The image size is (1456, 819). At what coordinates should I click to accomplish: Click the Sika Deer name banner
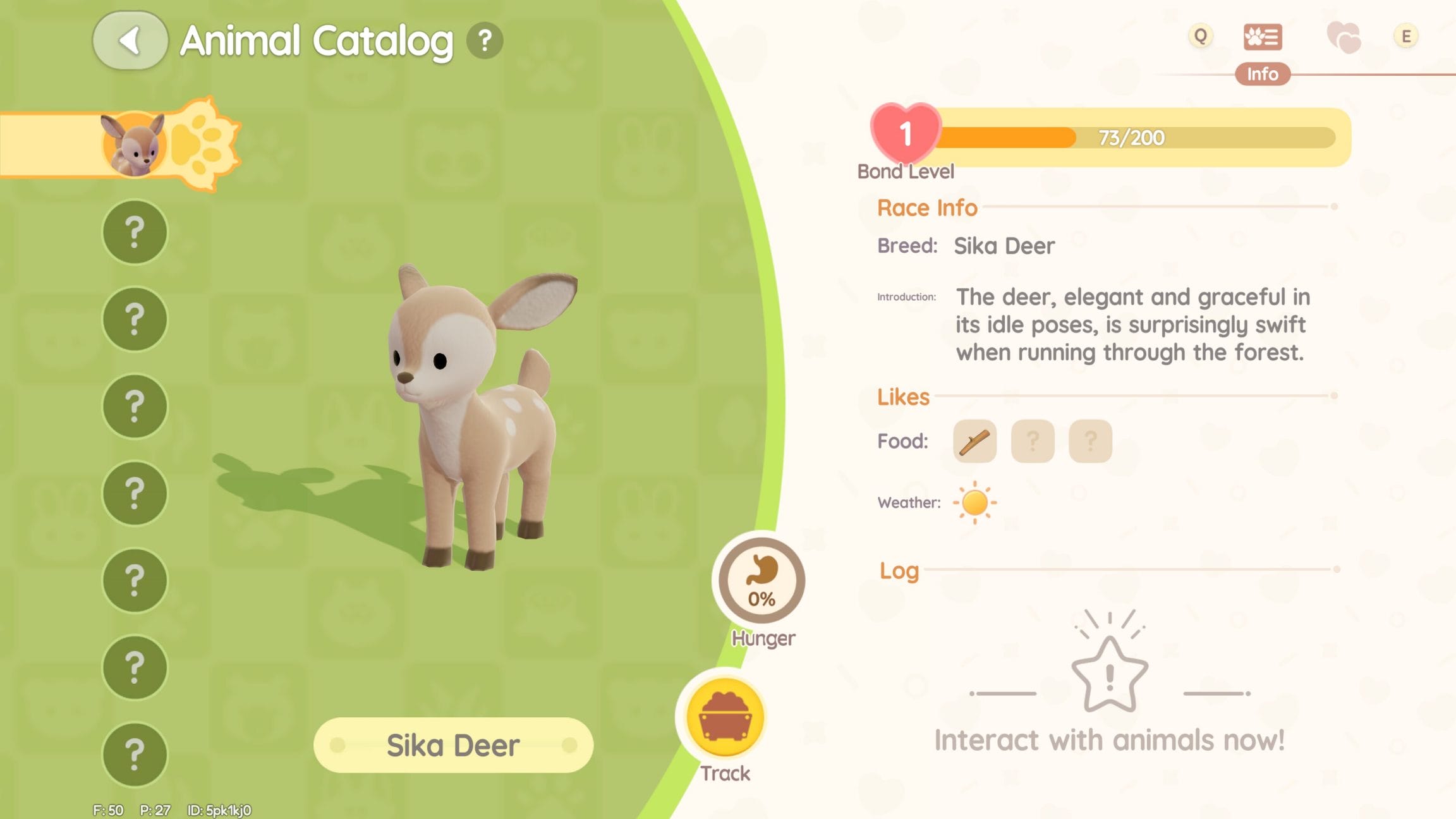click(454, 746)
